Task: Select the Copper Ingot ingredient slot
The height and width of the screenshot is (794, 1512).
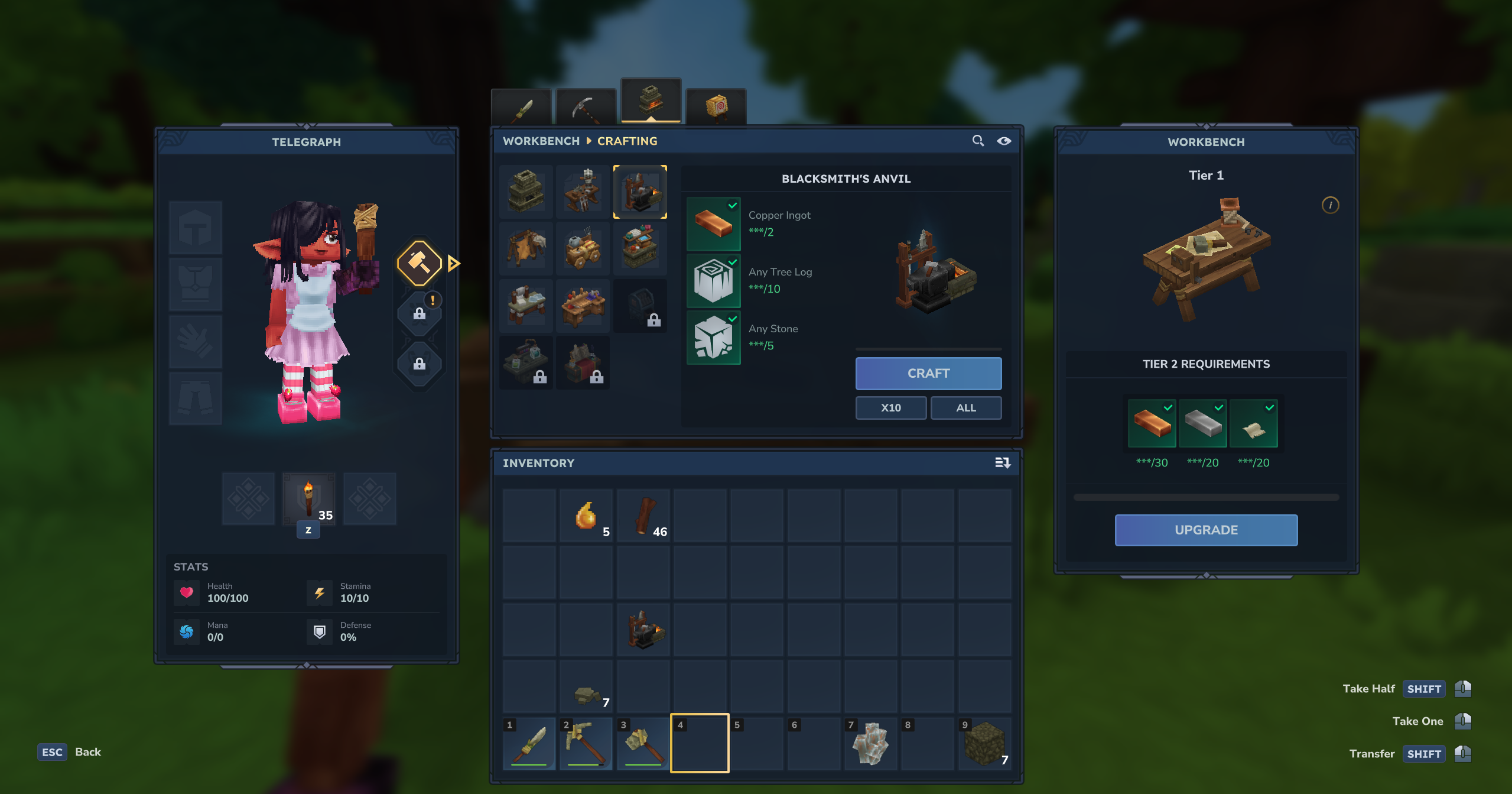Action: (713, 223)
